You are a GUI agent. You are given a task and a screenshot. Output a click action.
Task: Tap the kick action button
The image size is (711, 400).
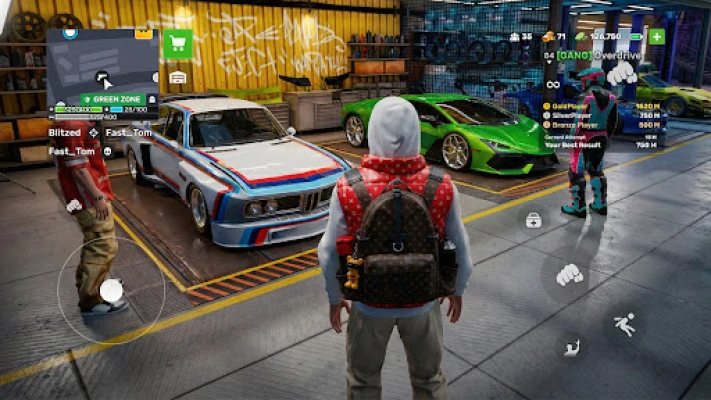(572, 348)
